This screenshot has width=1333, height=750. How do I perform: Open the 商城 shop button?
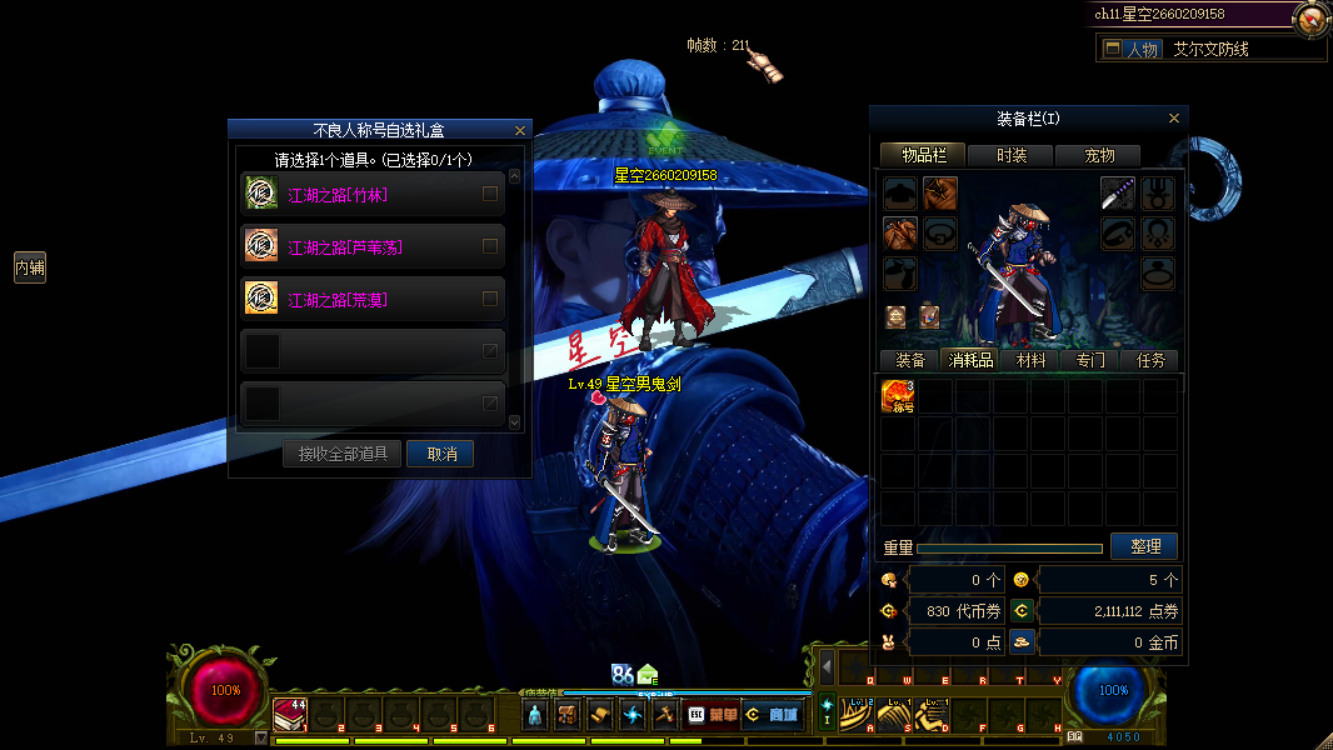point(773,715)
